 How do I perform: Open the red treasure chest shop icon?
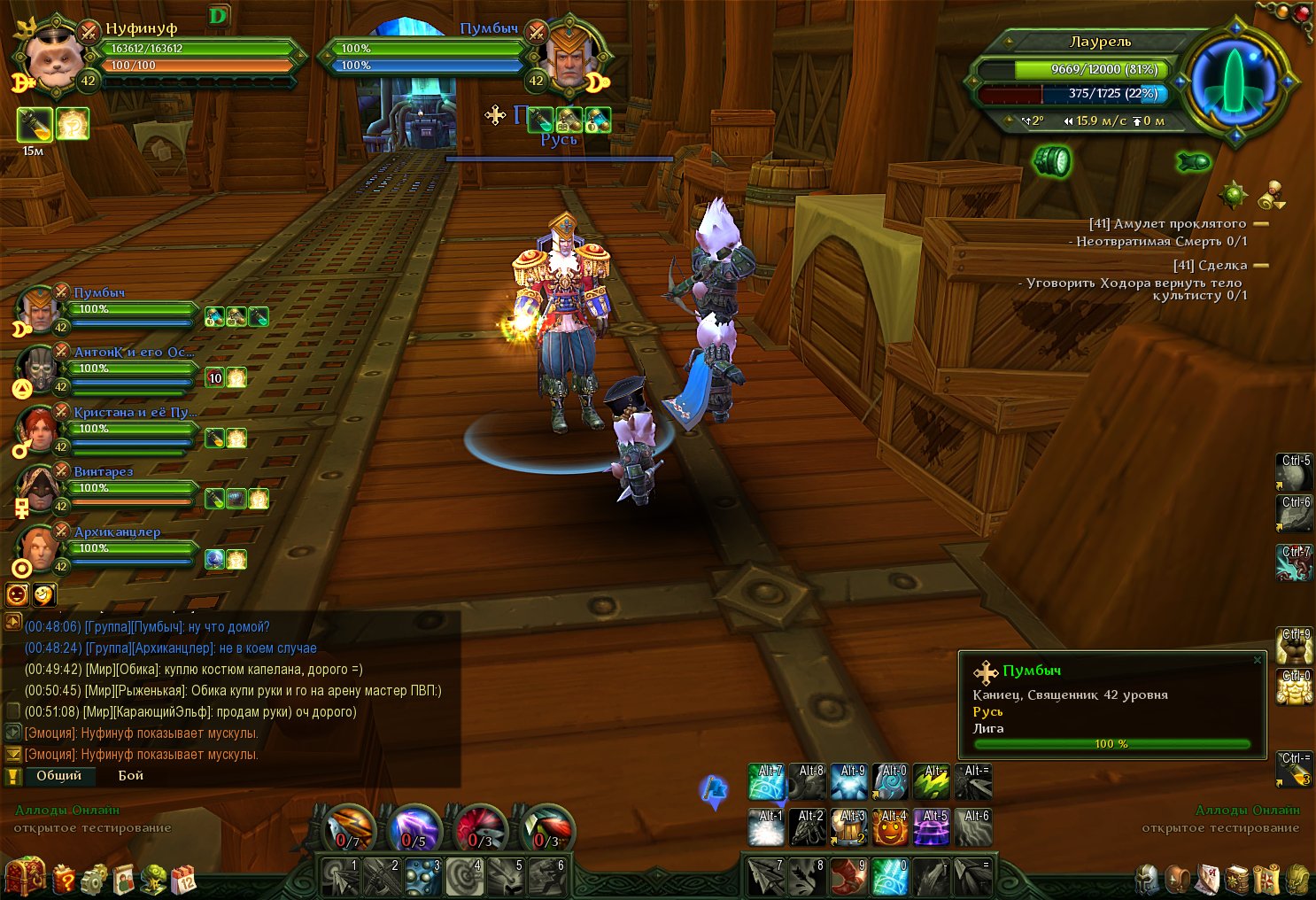[24, 878]
